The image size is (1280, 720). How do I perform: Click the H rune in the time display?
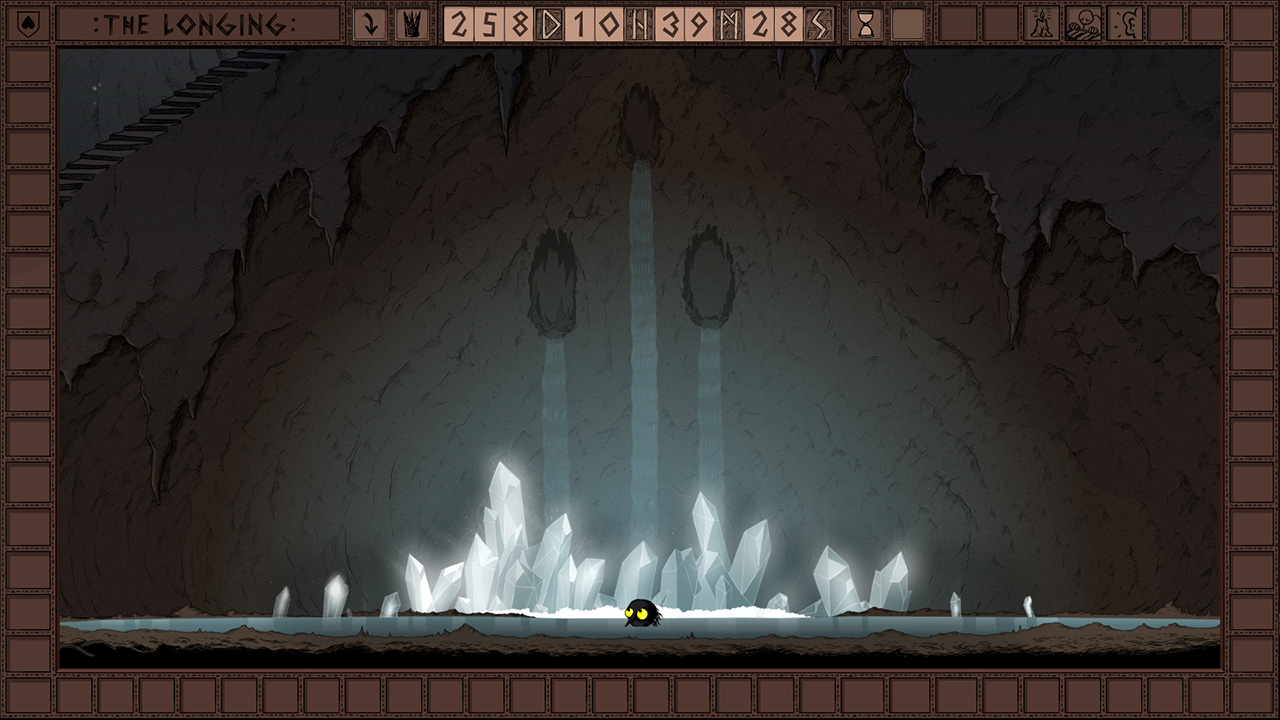pyautogui.click(x=641, y=22)
